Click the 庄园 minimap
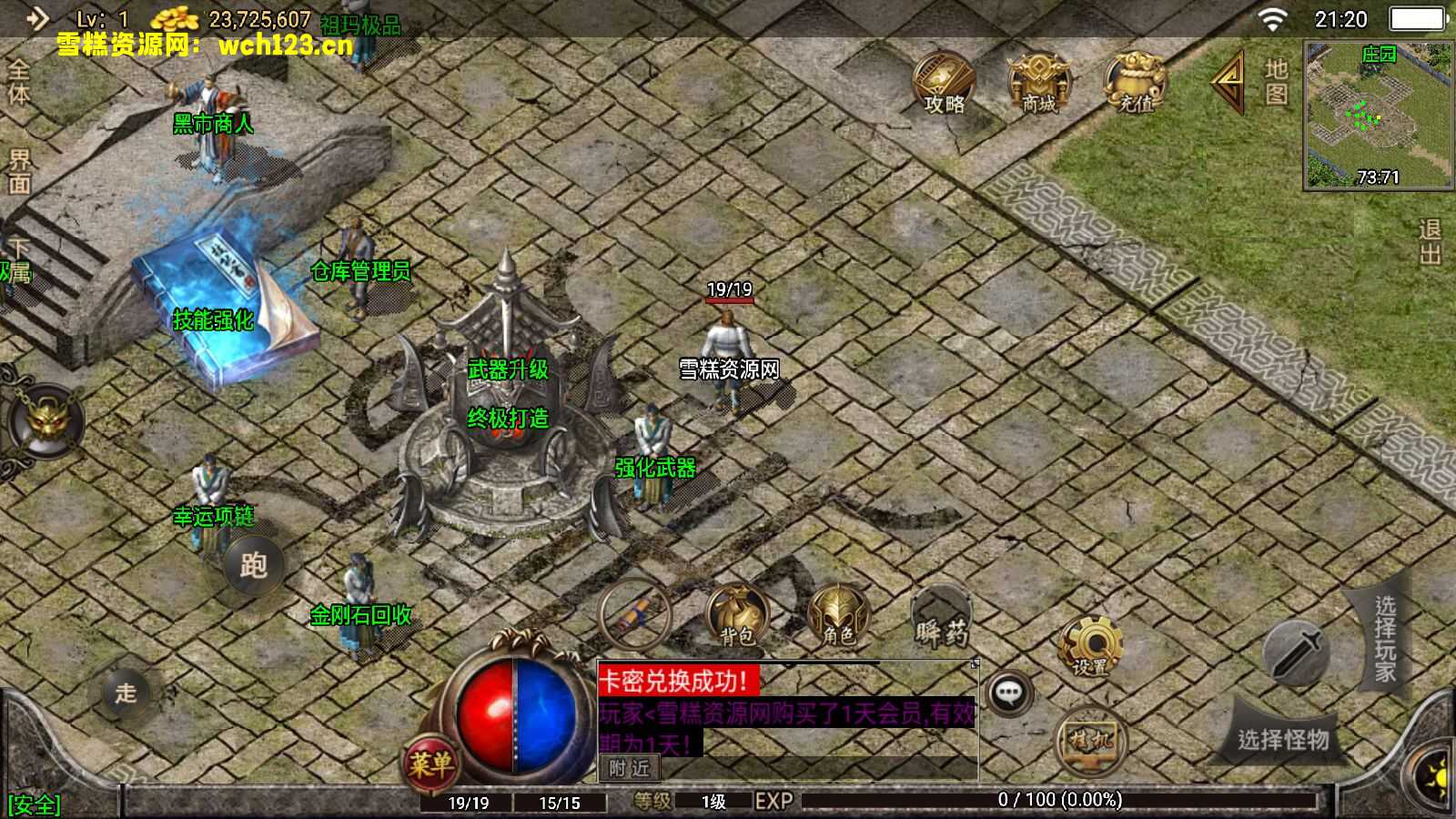The width and height of the screenshot is (1456, 819). click(x=1378, y=115)
